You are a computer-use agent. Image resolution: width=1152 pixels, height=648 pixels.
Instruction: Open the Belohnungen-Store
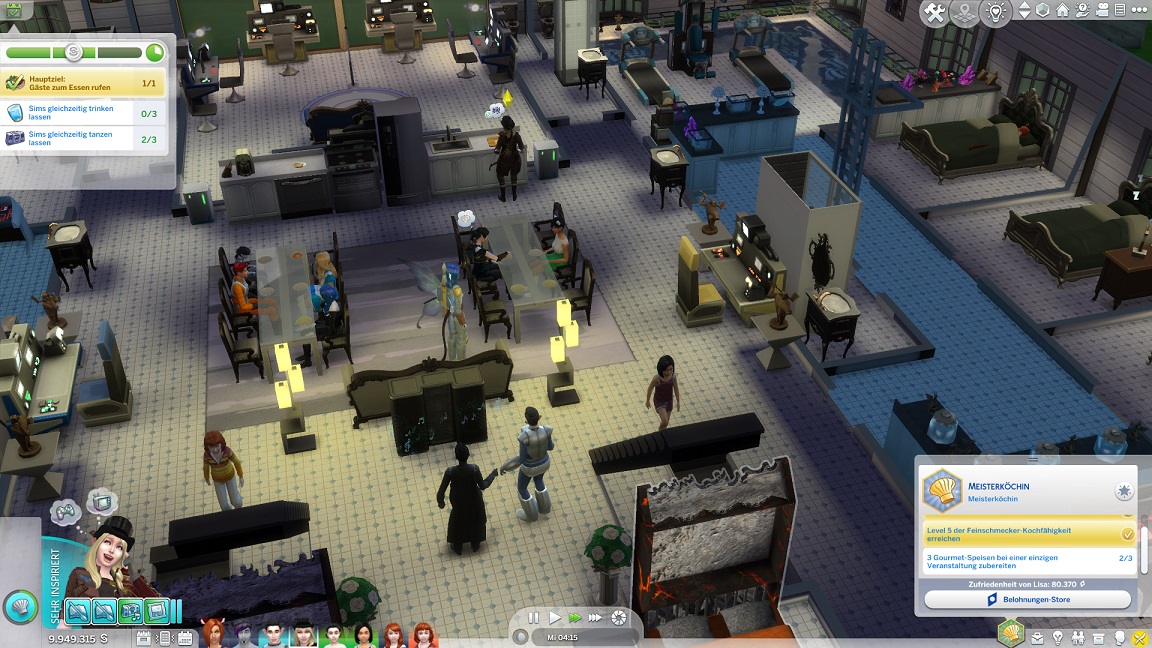pos(1027,599)
